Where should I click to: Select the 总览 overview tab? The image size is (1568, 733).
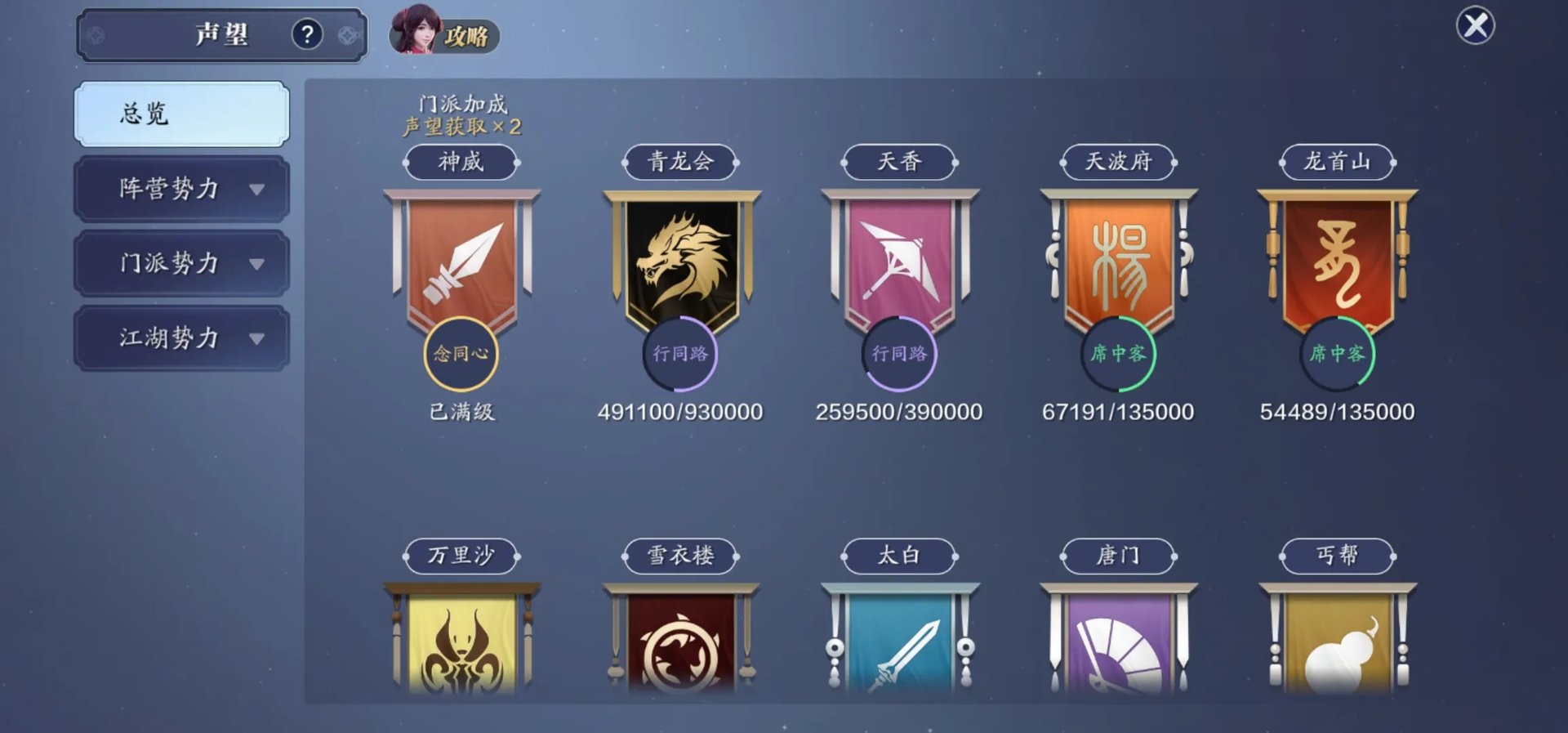181,114
